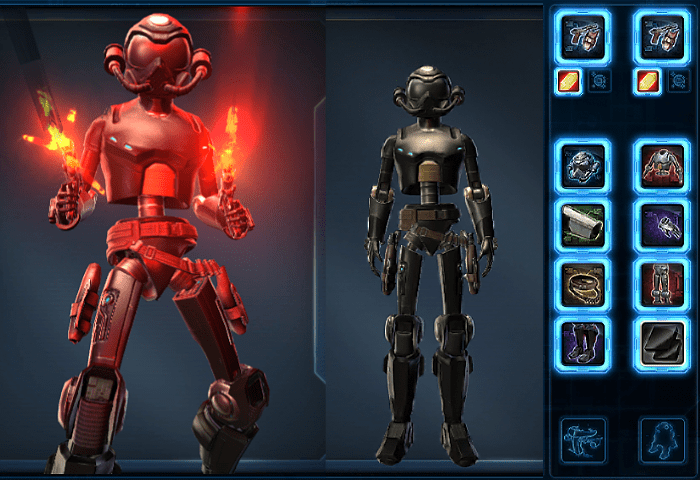Choose the purple gloves slot
700x480 pixels.
662,225
